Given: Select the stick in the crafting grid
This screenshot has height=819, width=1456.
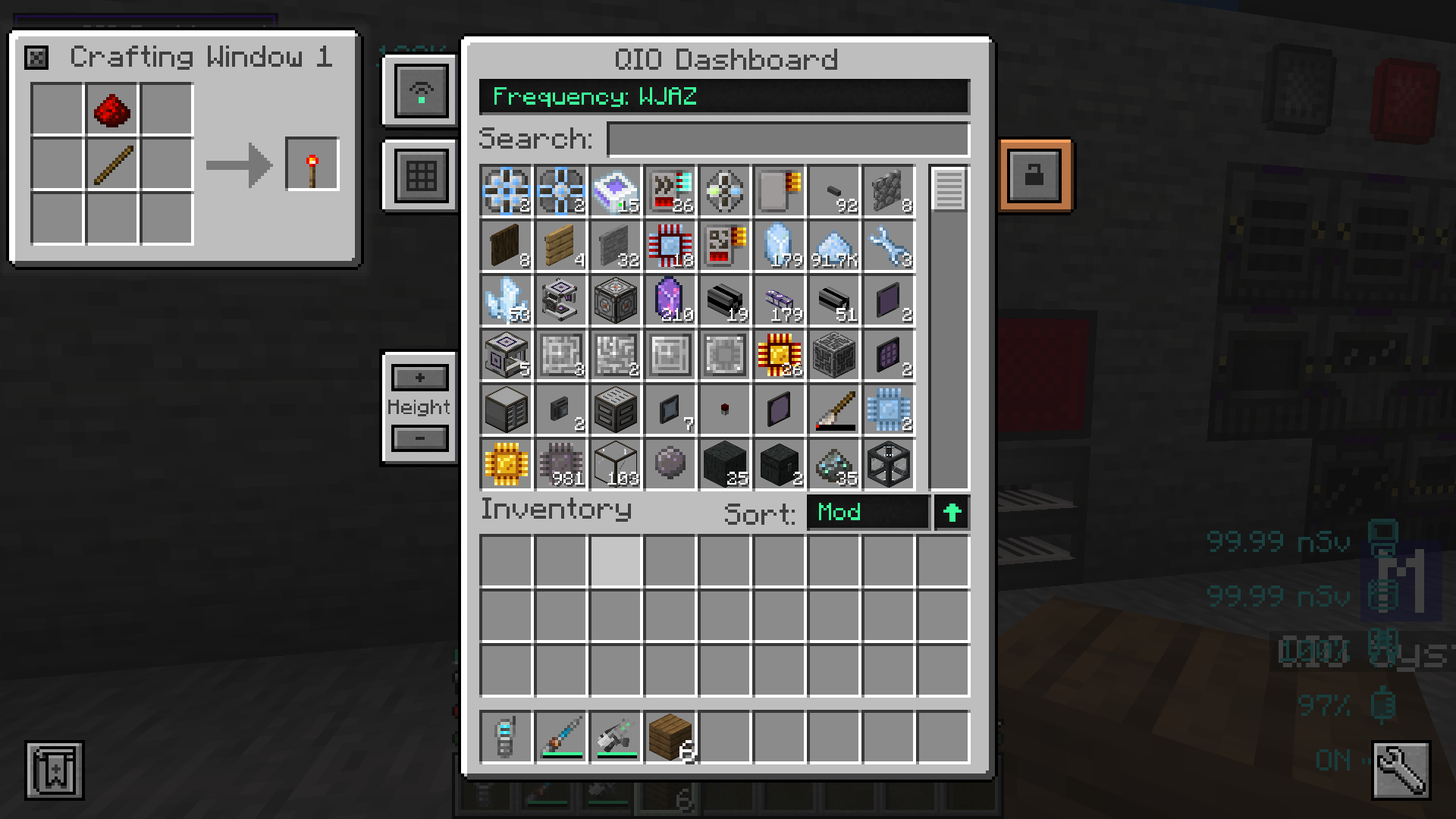Looking at the screenshot, I should (x=111, y=164).
